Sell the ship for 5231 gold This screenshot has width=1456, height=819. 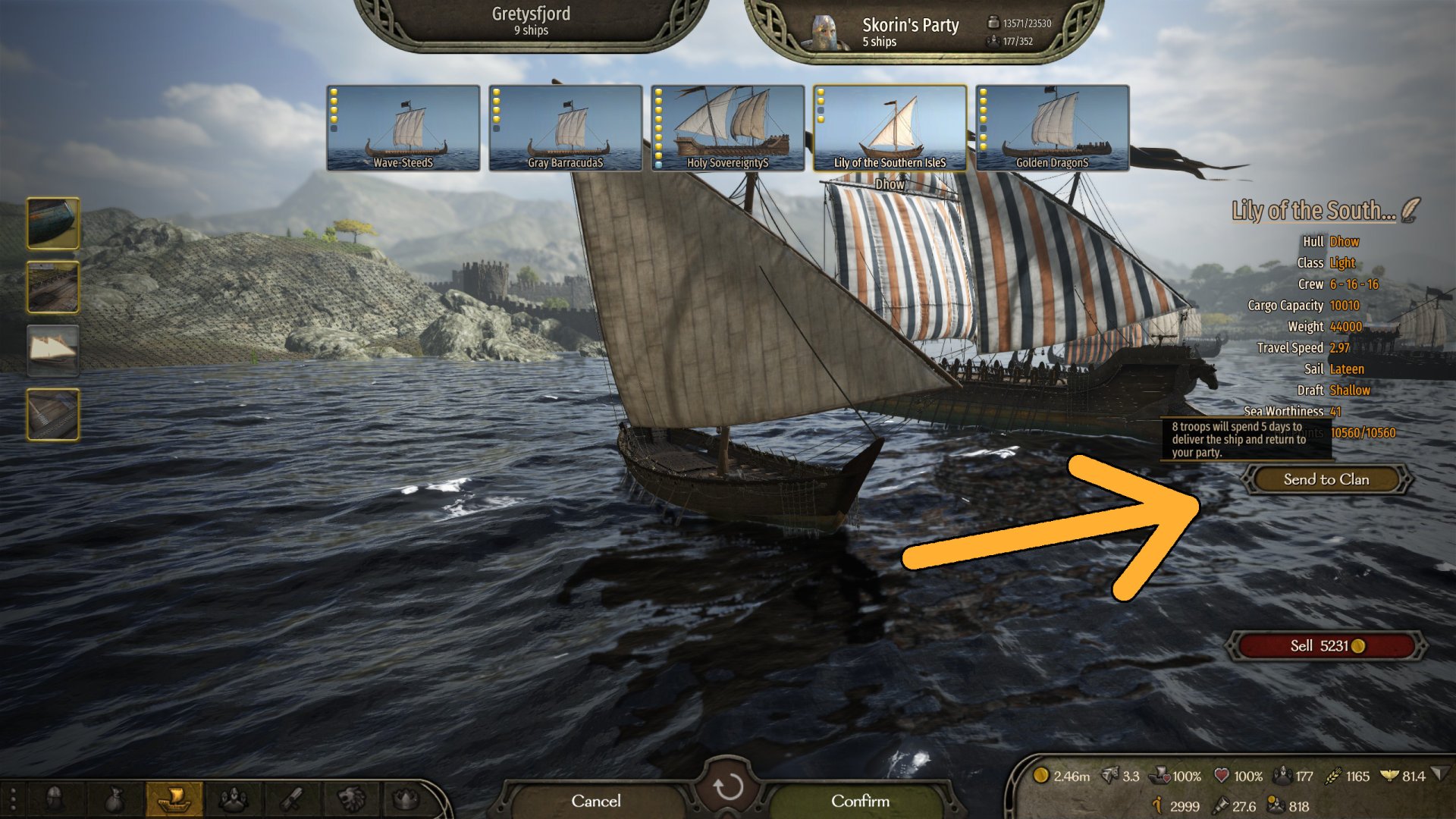pyautogui.click(x=1326, y=646)
